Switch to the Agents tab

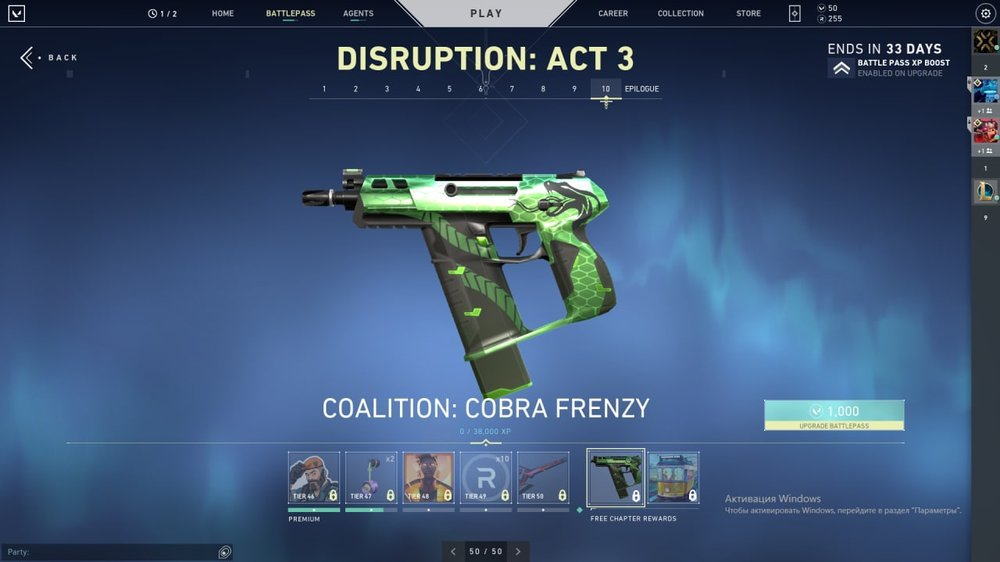pos(358,14)
